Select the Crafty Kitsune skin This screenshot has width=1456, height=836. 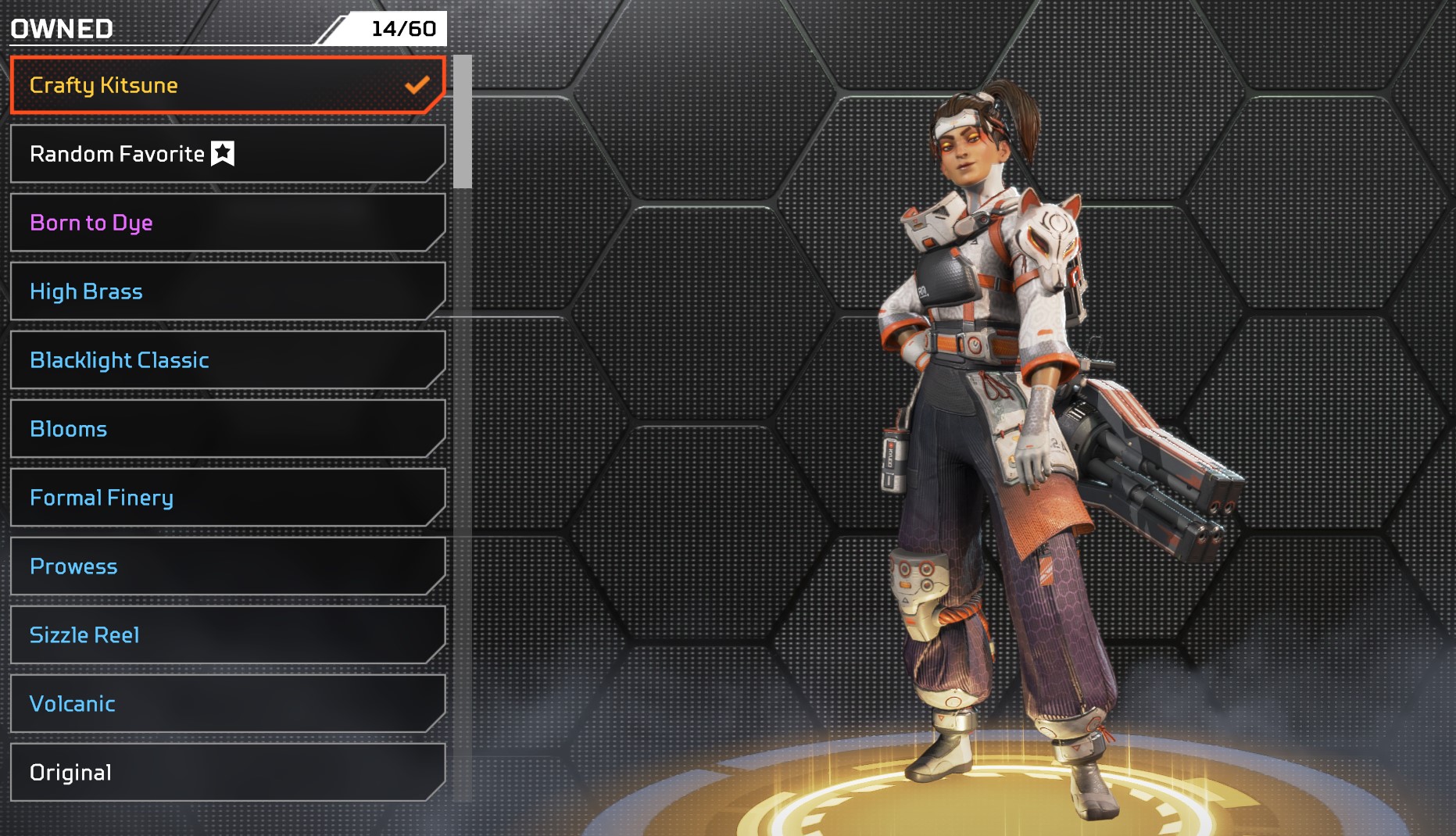(227, 85)
